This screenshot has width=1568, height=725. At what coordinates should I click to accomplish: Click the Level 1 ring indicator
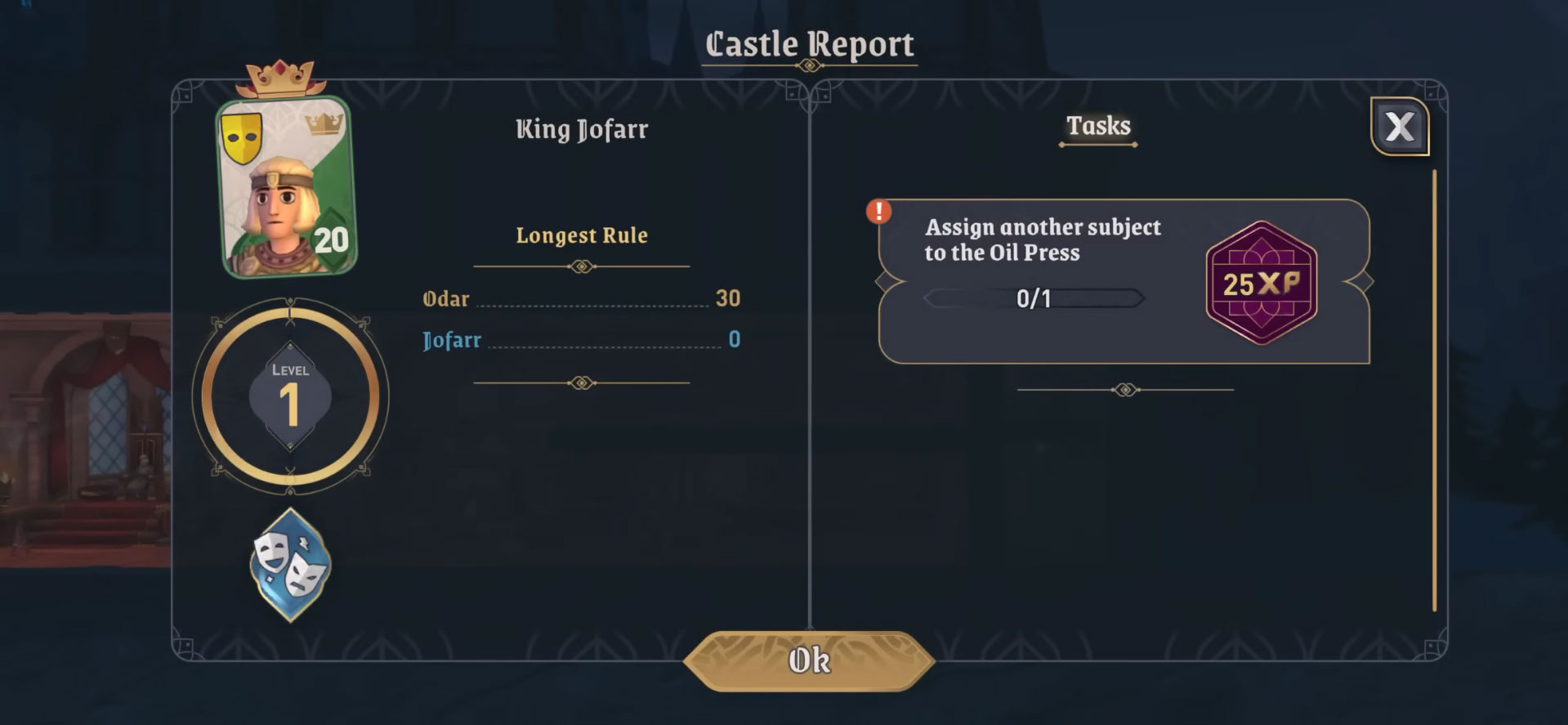pos(290,397)
